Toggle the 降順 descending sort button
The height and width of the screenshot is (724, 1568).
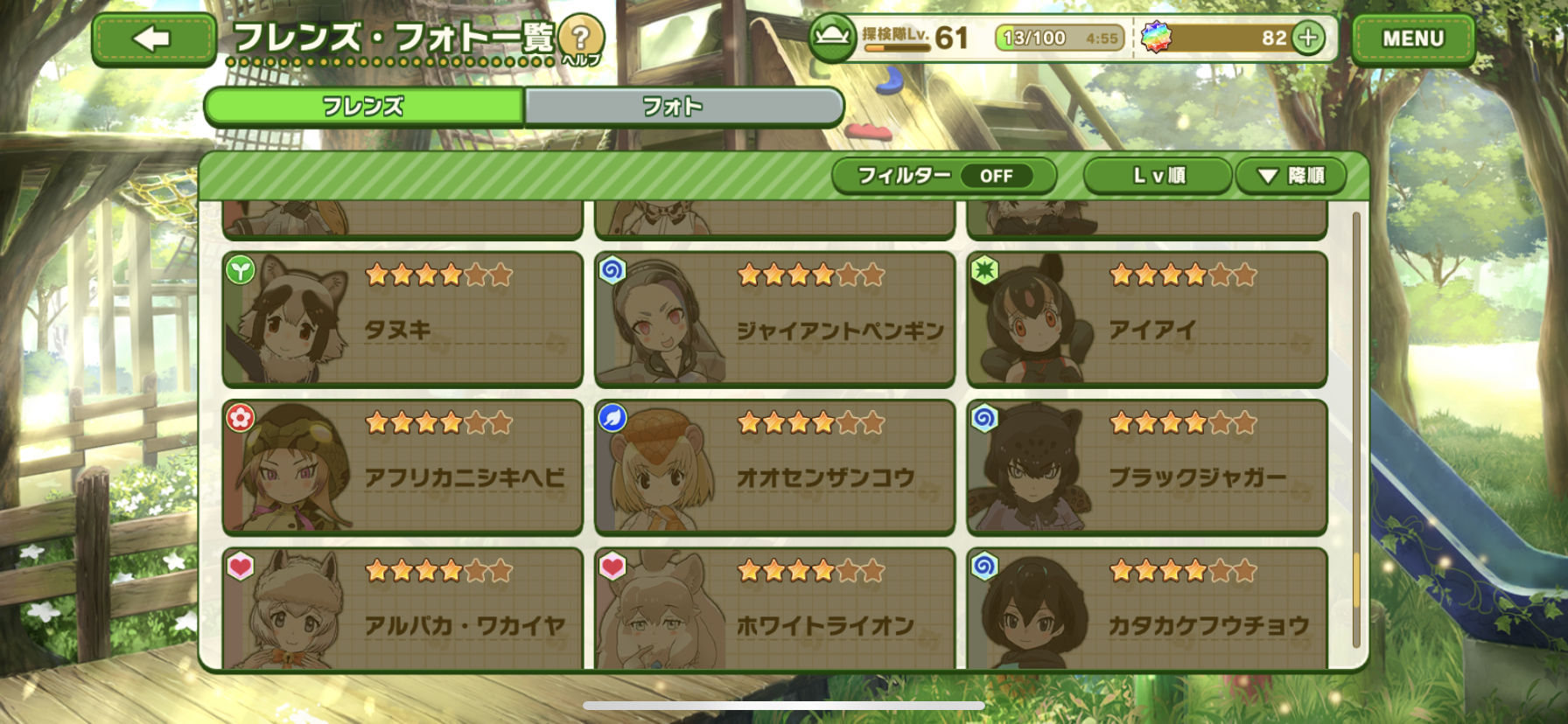coord(1291,176)
